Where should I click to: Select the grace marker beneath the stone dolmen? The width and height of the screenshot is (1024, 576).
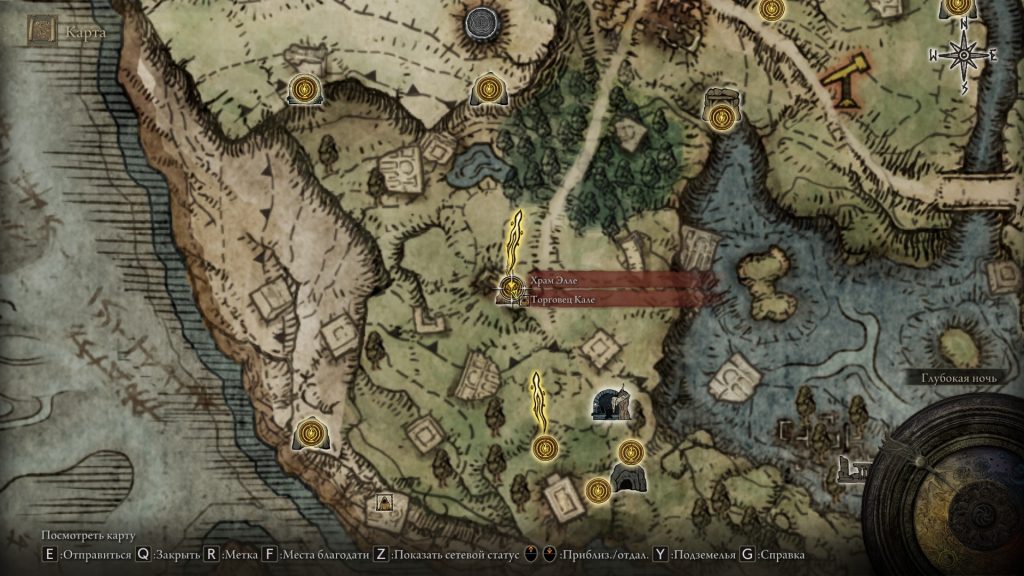tap(721, 117)
